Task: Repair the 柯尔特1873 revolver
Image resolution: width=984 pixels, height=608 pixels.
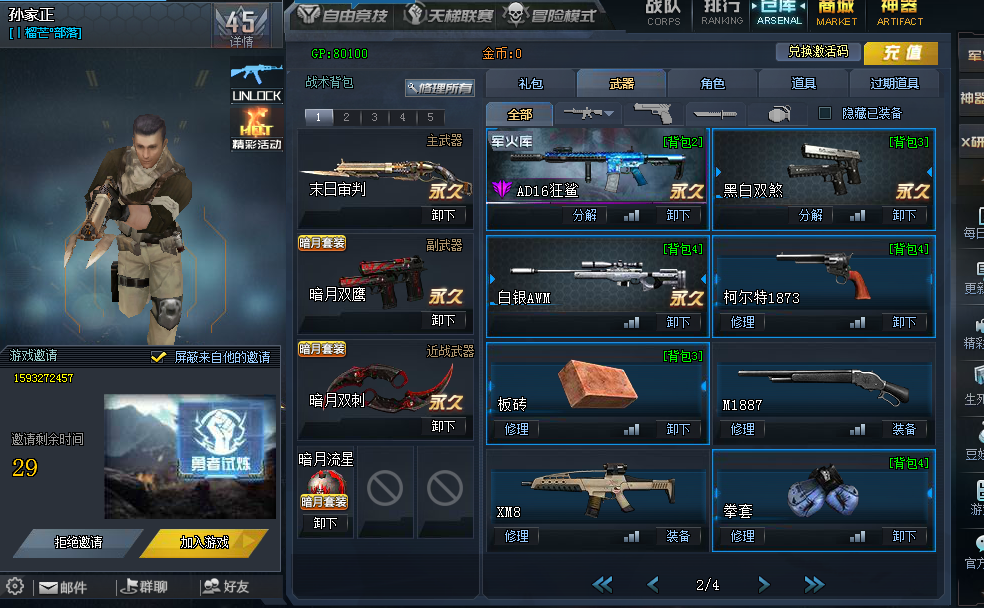Action: tap(742, 322)
